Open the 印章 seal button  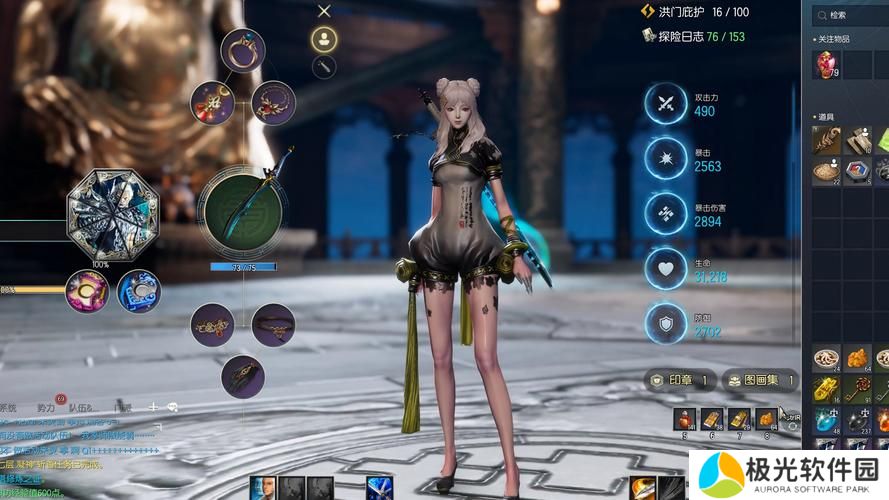[x=681, y=380]
